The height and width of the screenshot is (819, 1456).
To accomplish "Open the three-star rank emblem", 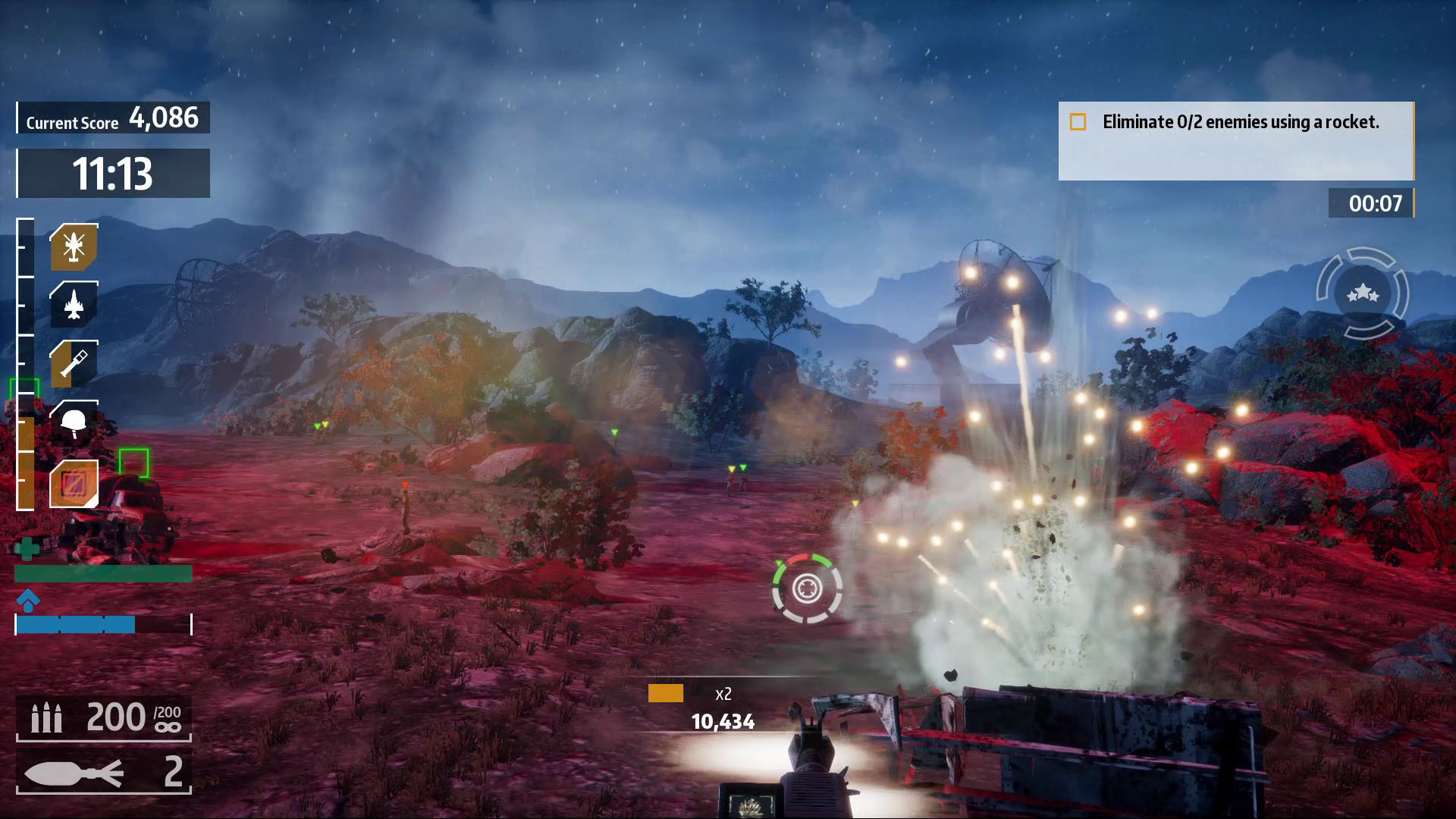I will point(1363,293).
